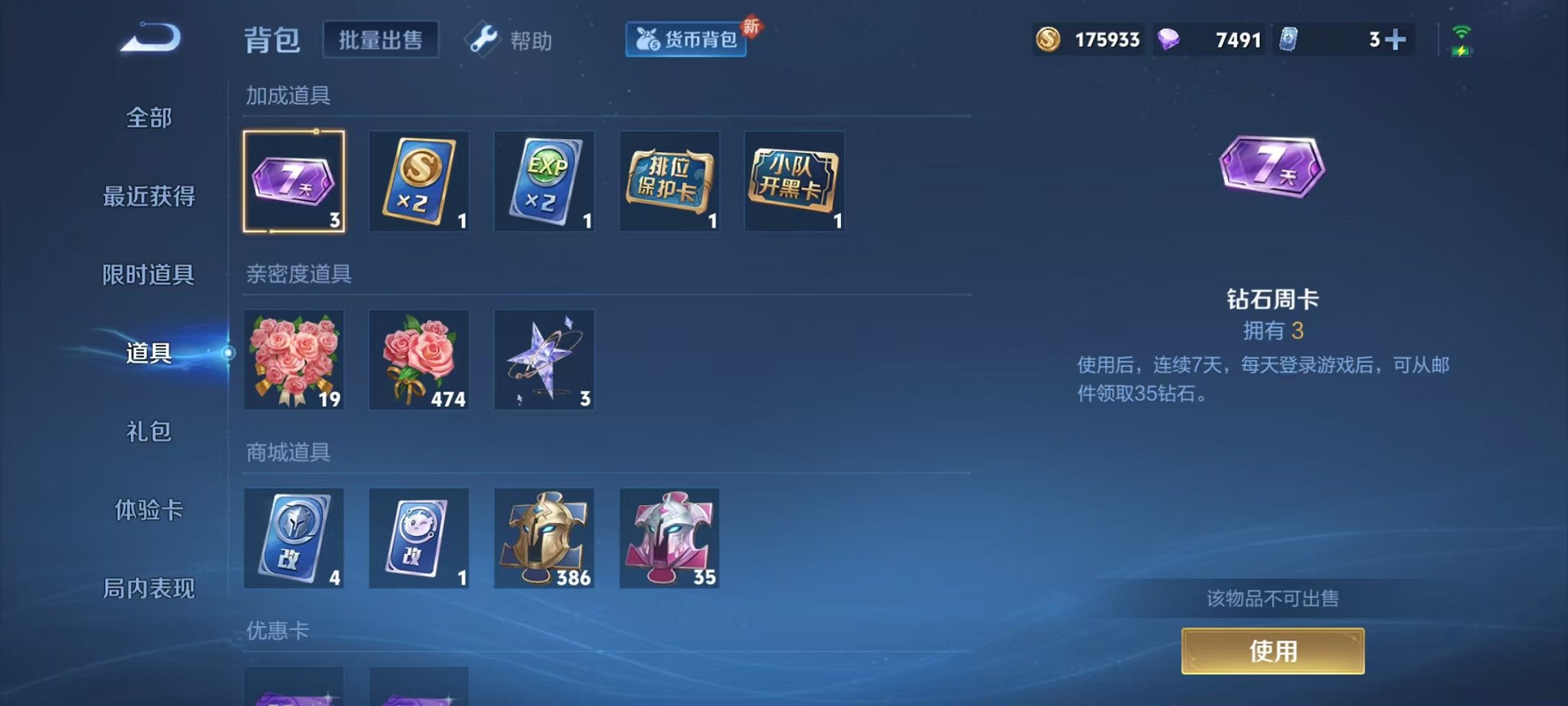Select the heart-shaped rose bouquet item

click(295, 361)
